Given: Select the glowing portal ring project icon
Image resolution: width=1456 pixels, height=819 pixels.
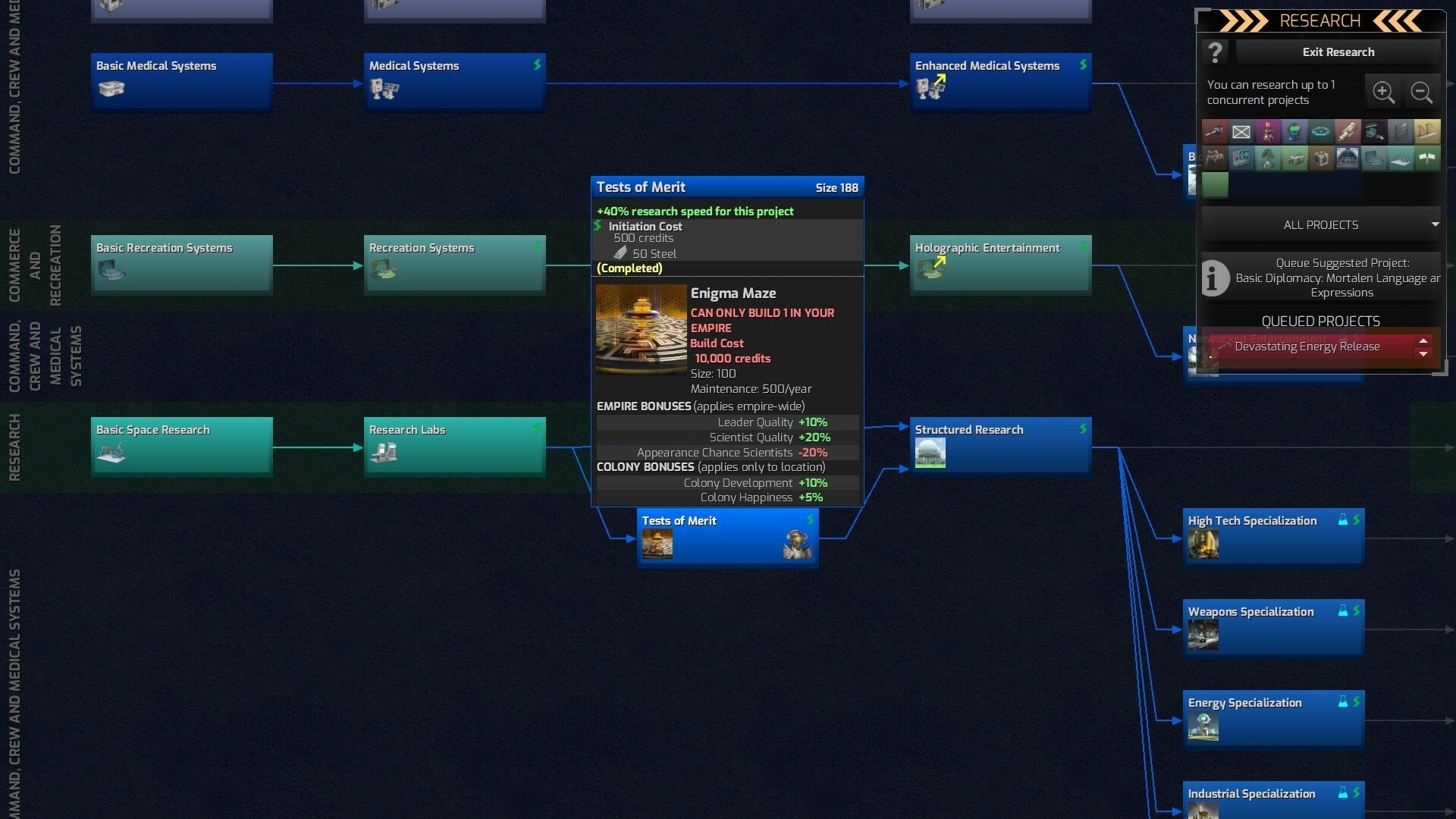Looking at the screenshot, I should 1321,131.
